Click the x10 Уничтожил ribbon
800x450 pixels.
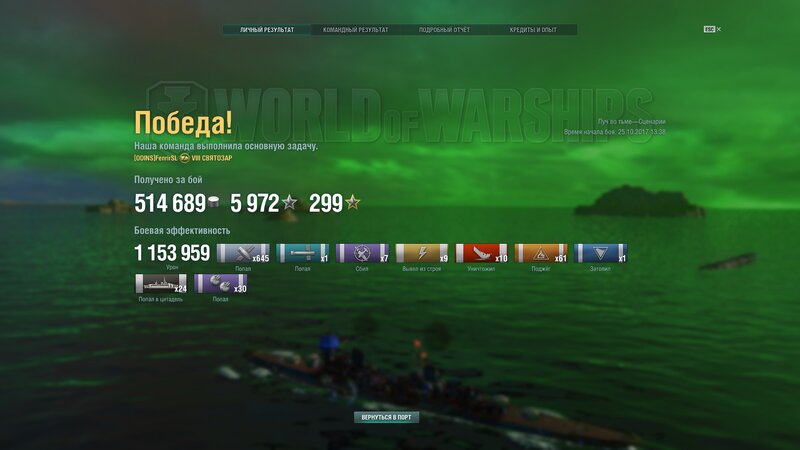click(x=481, y=253)
